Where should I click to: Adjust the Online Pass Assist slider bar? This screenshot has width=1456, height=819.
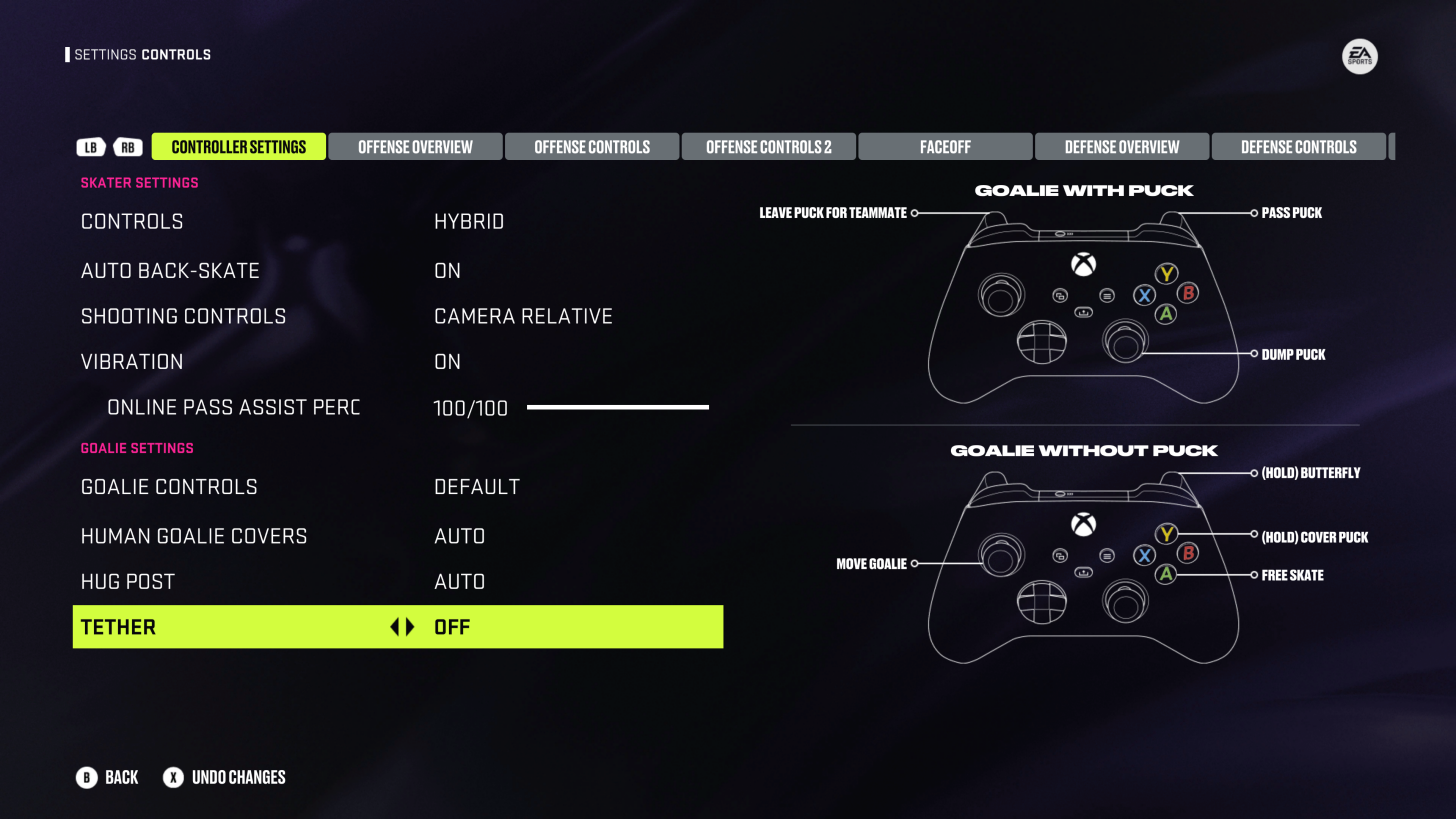pyautogui.click(x=617, y=408)
